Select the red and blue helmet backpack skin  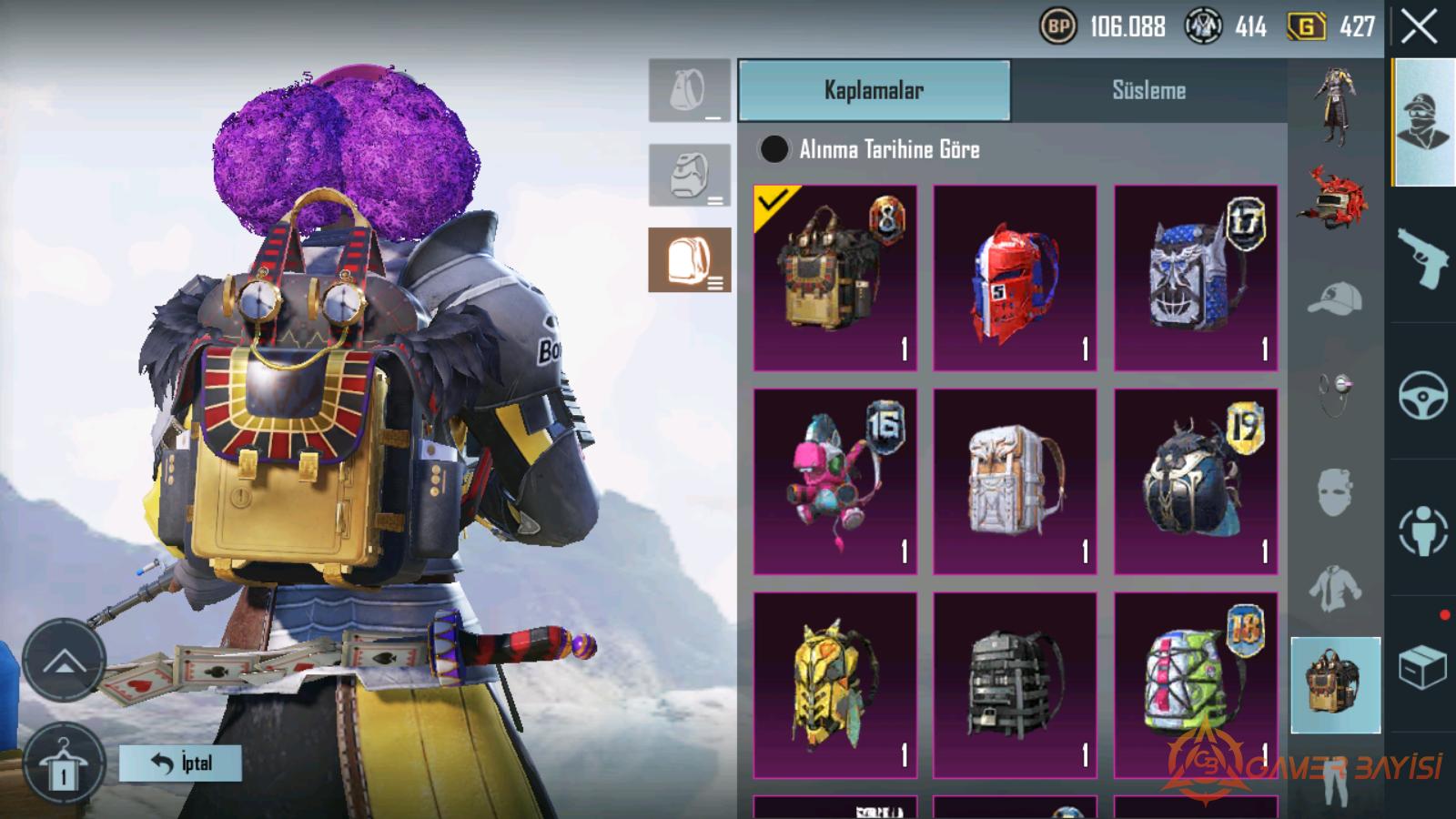click(x=1015, y=278)
